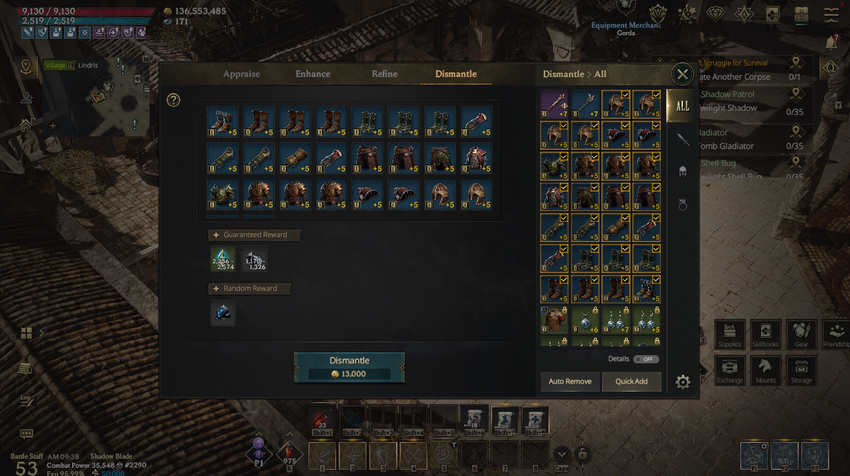The height and width of the screenshot is (476, 850).
Task: Open the Enhance tab
Action: tap(313, 74)
